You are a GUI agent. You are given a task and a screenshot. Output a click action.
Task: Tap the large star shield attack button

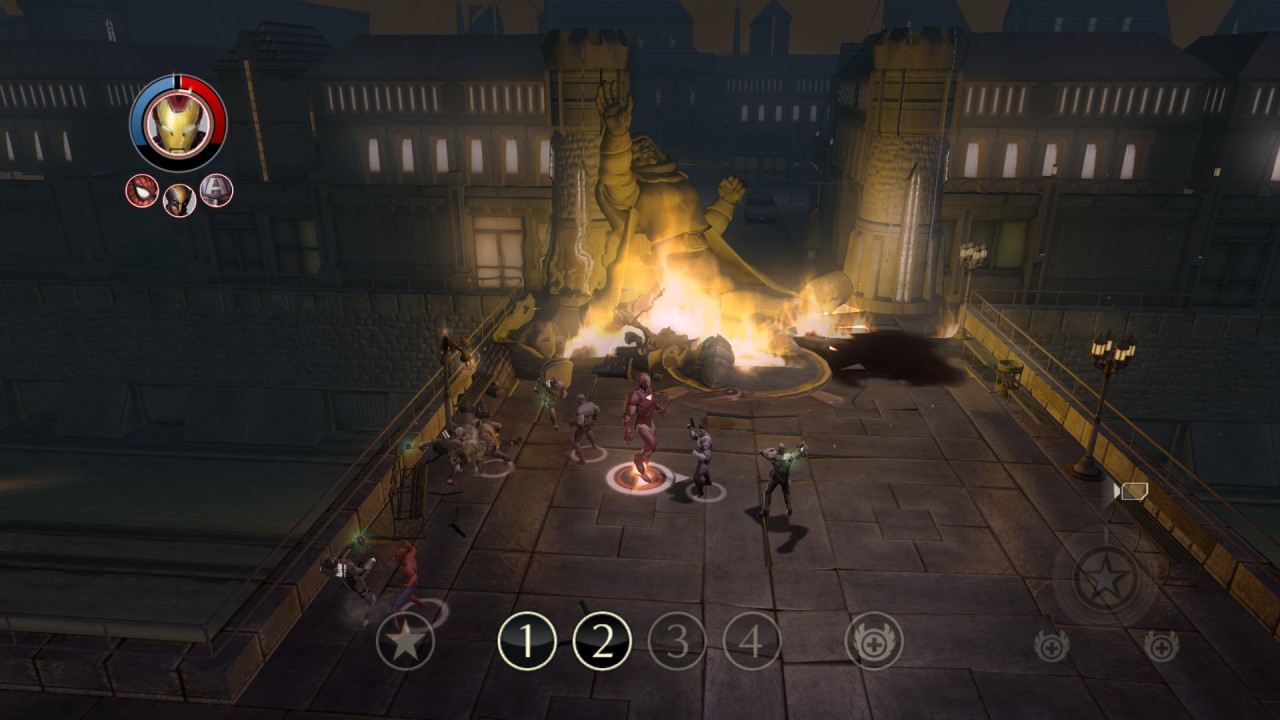(x=1107, y=578)
